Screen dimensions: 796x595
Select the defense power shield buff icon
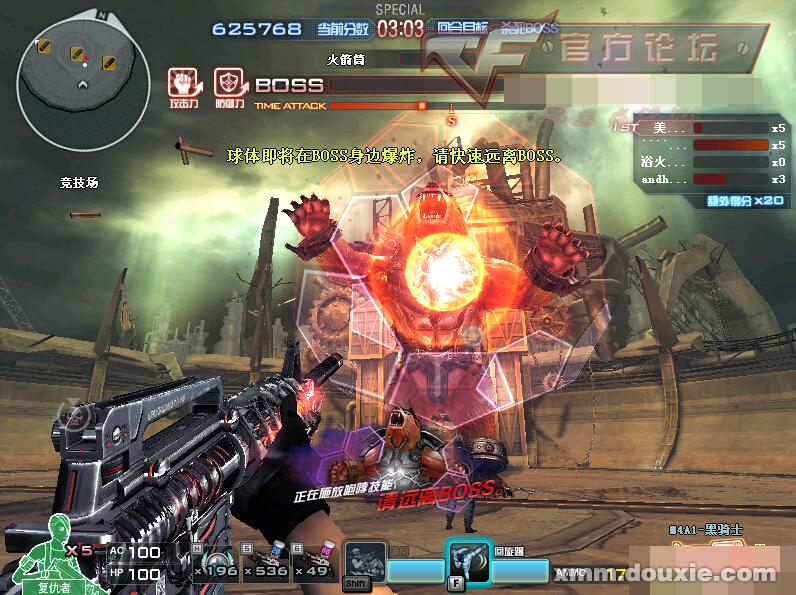point(229,83)
